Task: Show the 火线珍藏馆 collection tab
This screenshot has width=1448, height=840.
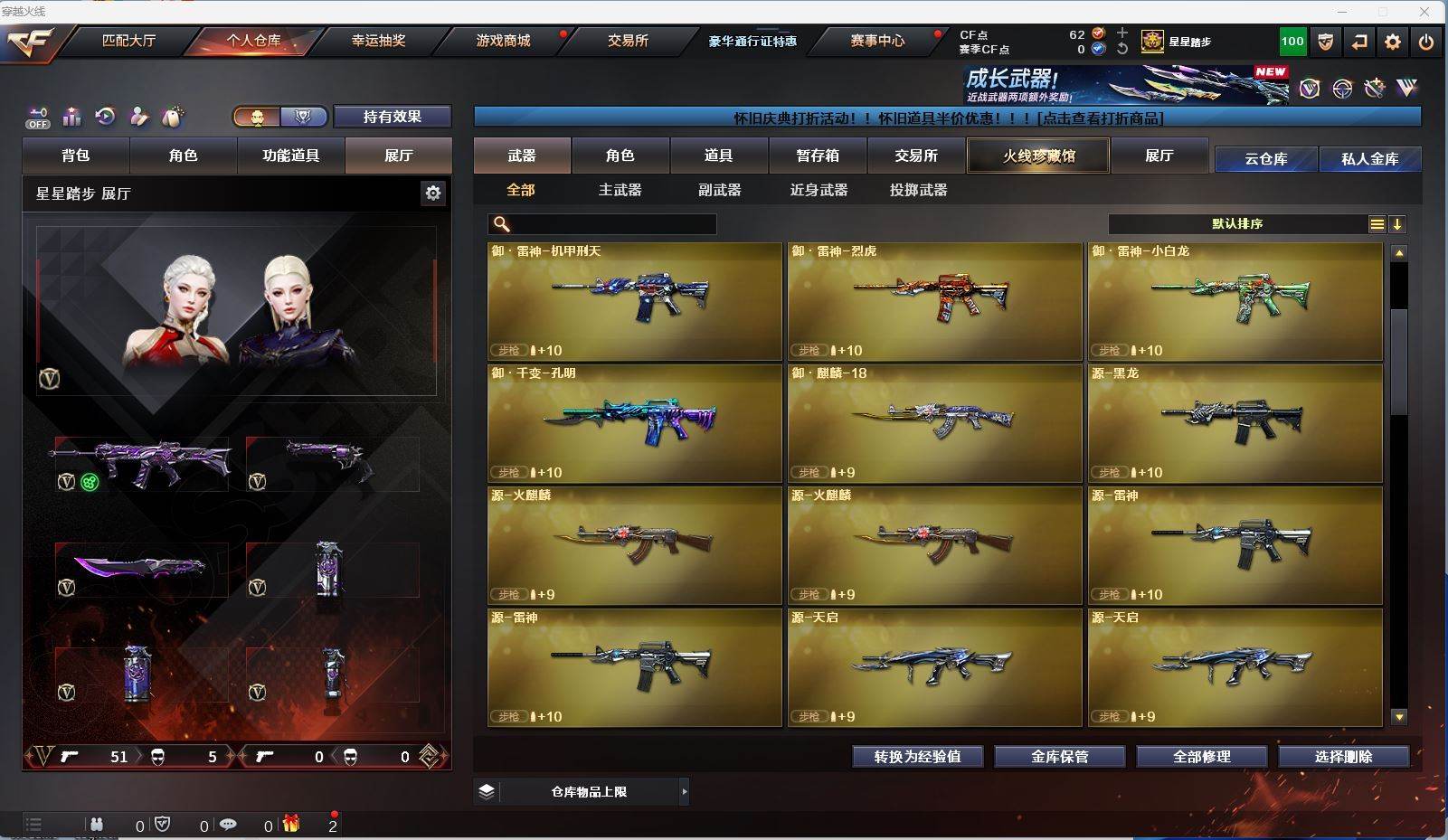Action: point(1038,156)
